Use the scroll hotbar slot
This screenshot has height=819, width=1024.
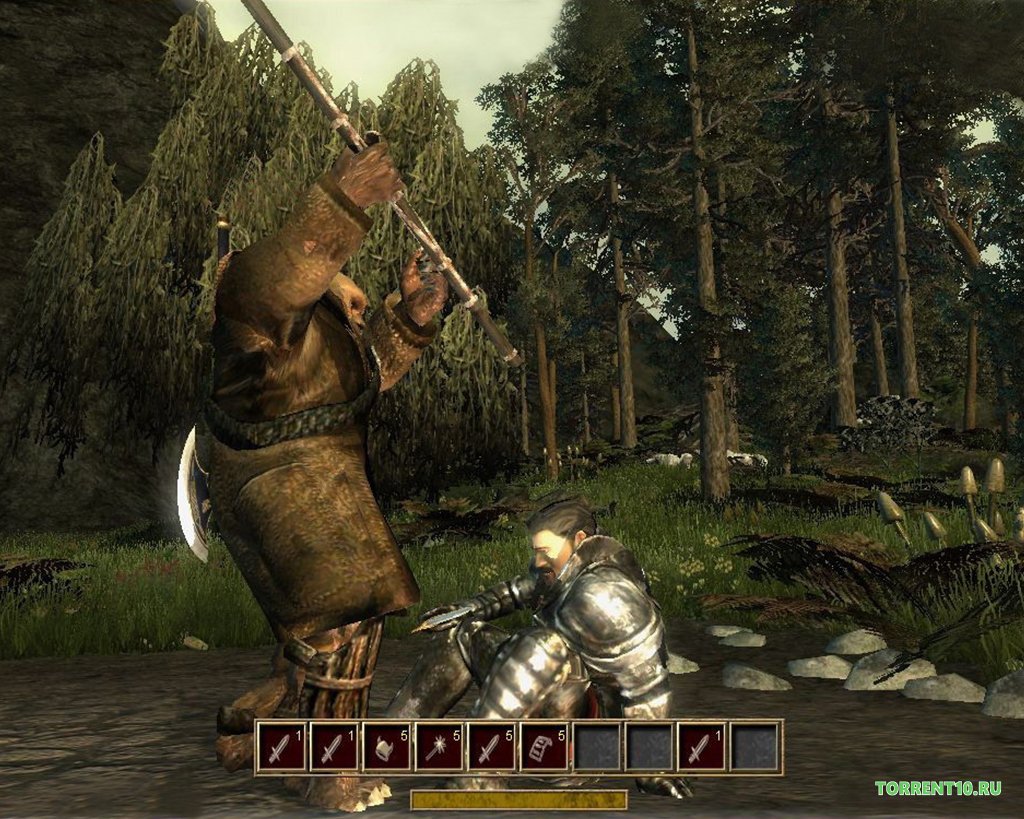[x=545, y=747]
